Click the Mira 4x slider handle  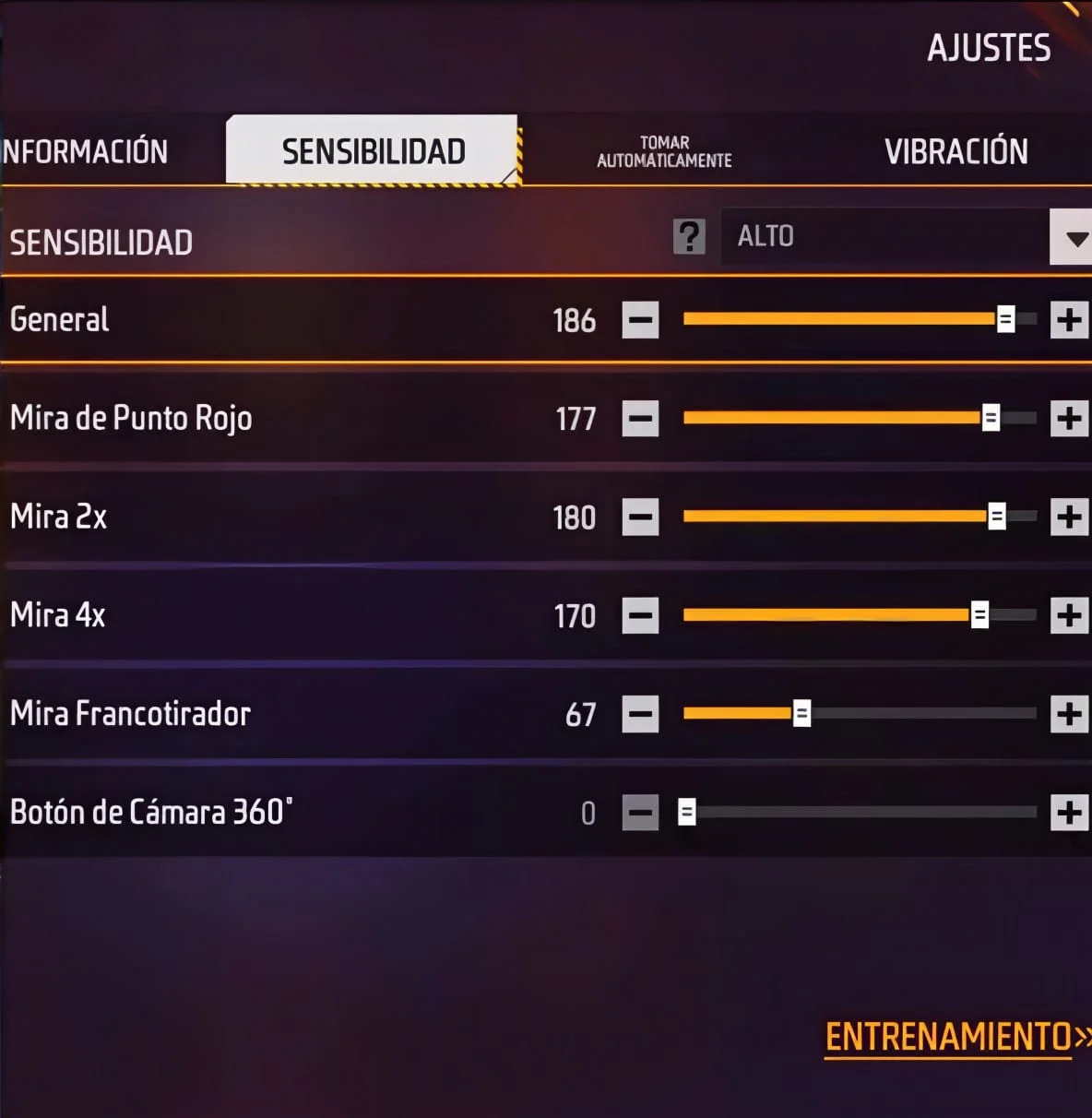tap(979, 614)
